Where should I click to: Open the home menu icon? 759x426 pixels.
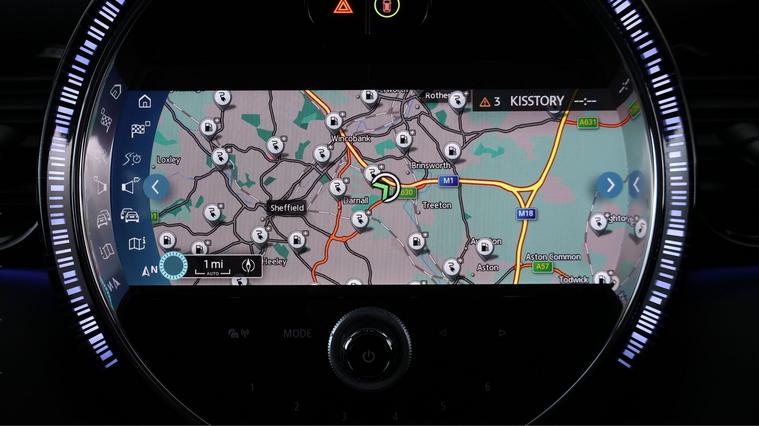[145, 101]
